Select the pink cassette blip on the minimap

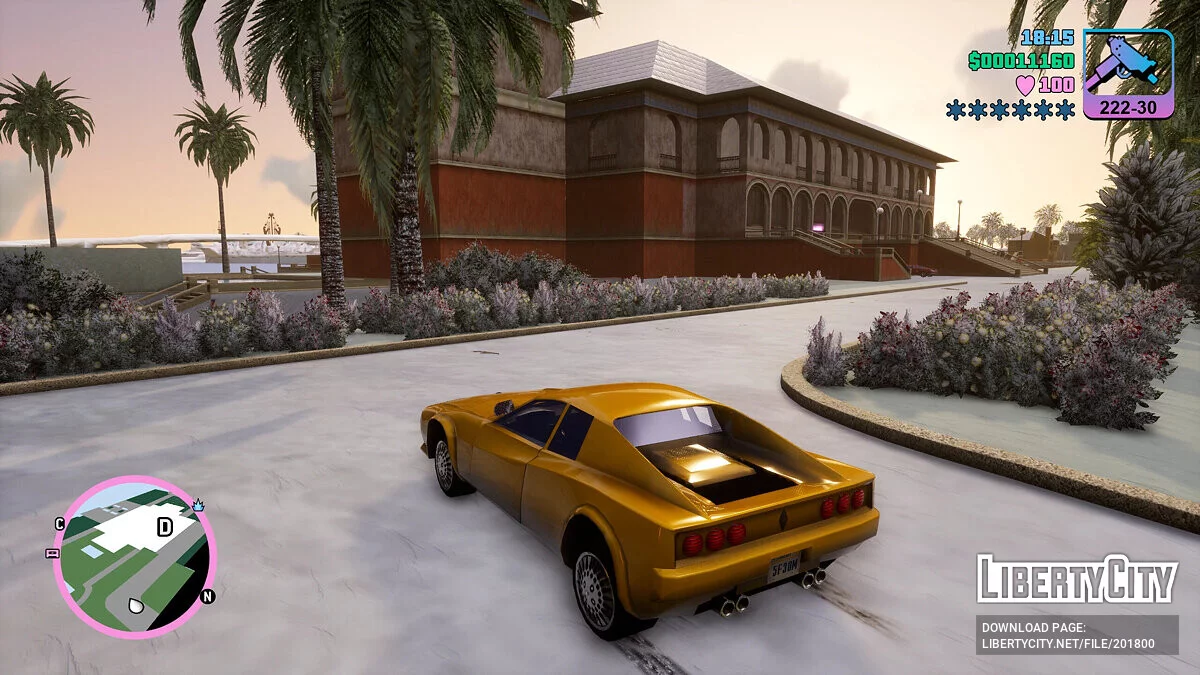coord(51,553)
